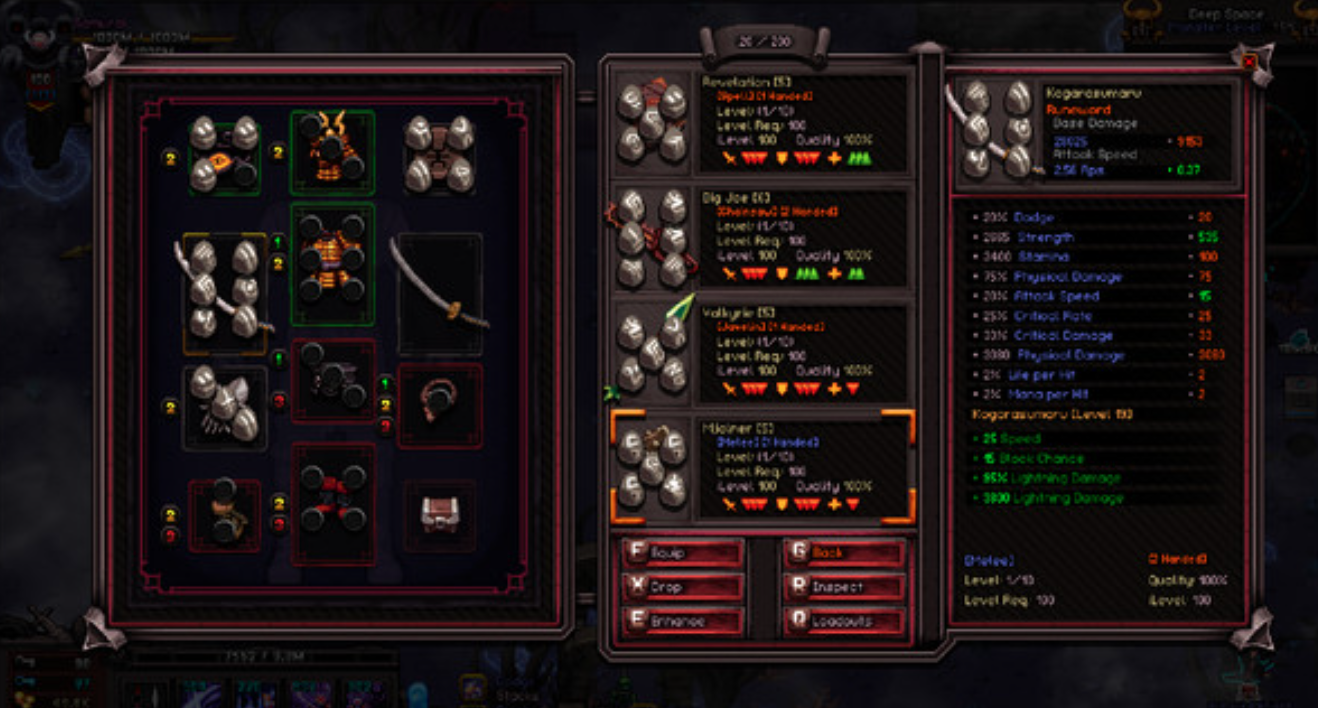Select the orange chest armor slot
The image size is (1318, 708).
pos(332,264)
